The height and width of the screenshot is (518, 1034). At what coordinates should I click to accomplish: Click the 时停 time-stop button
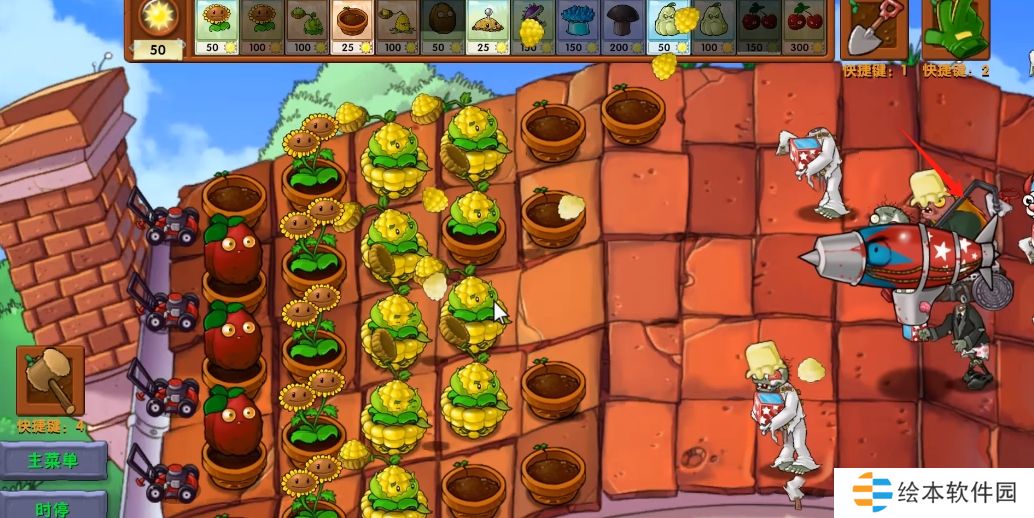[x=53, y=506]
